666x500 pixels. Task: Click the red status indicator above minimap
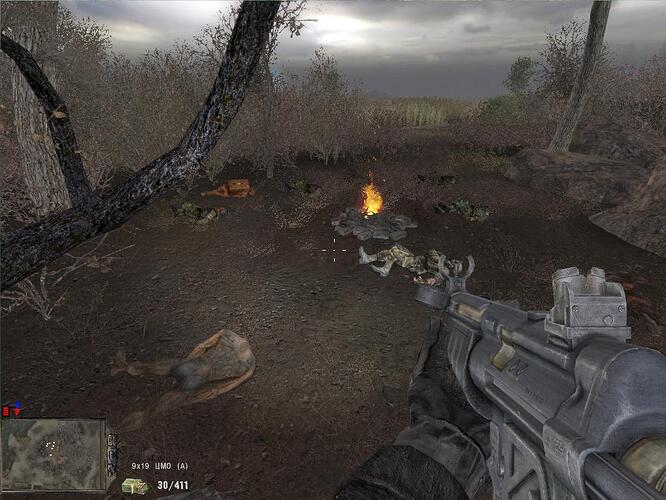(x=7, y=410)
